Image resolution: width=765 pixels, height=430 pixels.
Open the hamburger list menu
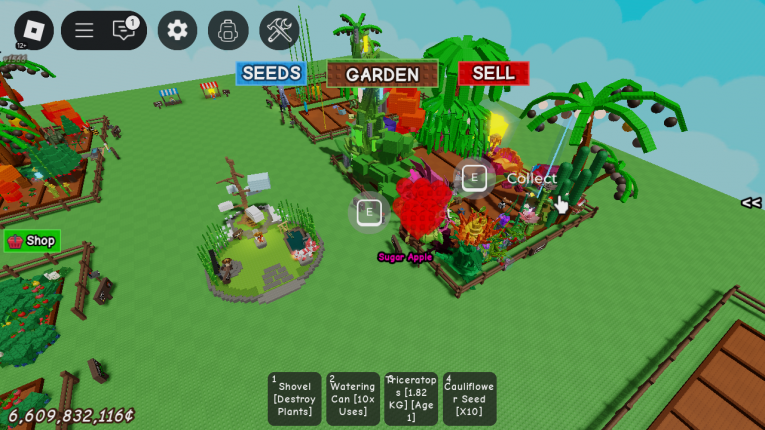pyautogui.click(x=84, y=30)
